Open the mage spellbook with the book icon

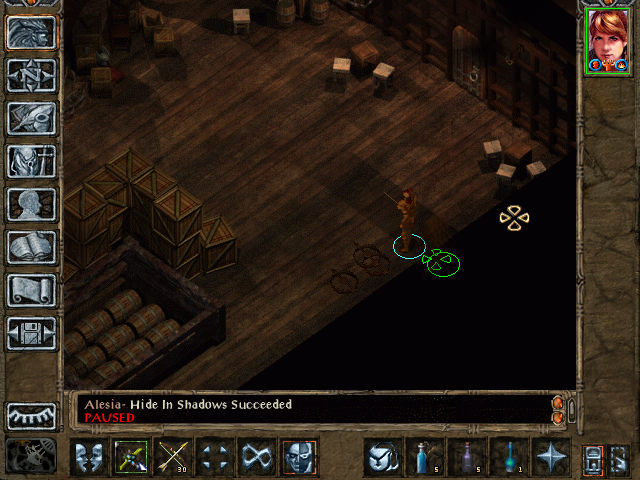[31, 247]
